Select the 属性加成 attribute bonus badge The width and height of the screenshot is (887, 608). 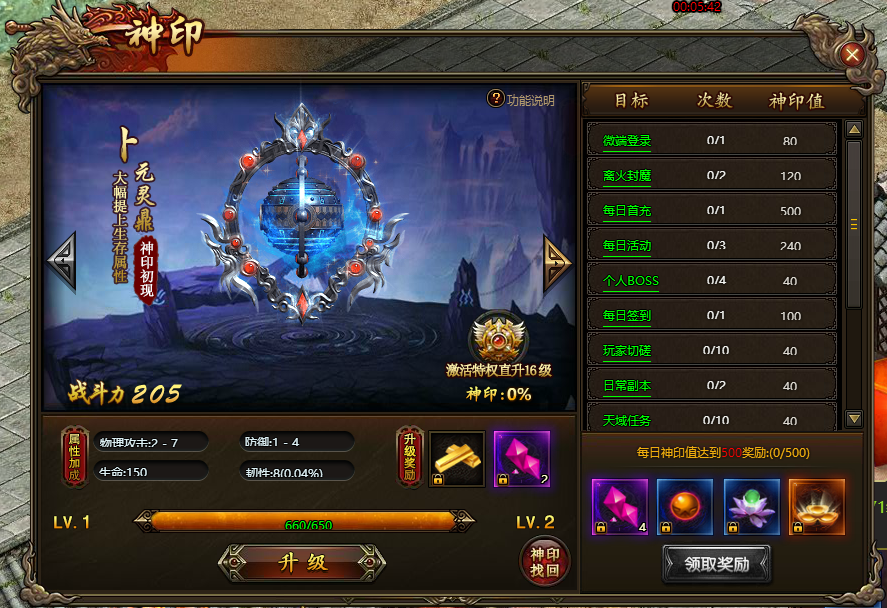click(73, 458)
